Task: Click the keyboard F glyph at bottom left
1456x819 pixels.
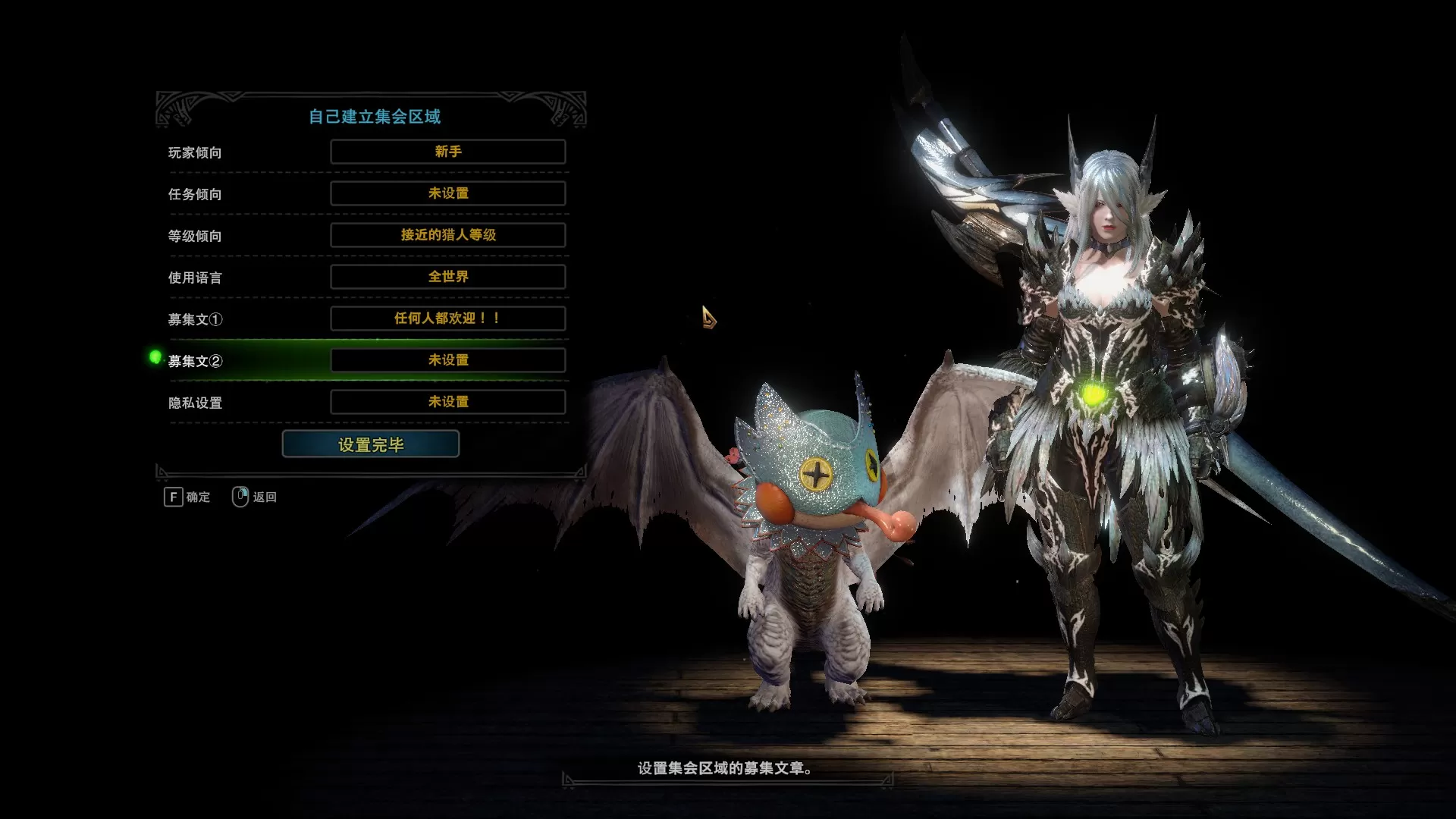Action: click(173, 497)
